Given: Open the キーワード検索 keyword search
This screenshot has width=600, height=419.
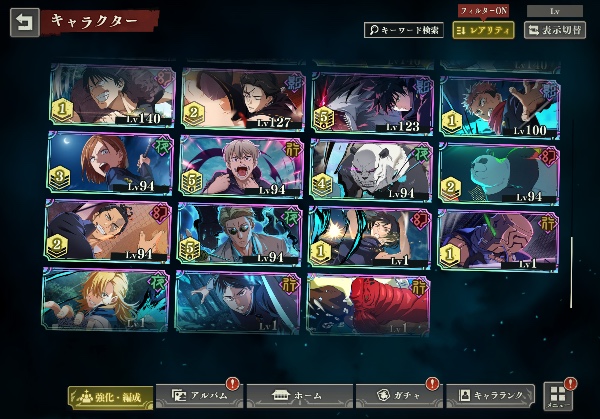Looking at the screenshot, I should [x=403, y=30].
